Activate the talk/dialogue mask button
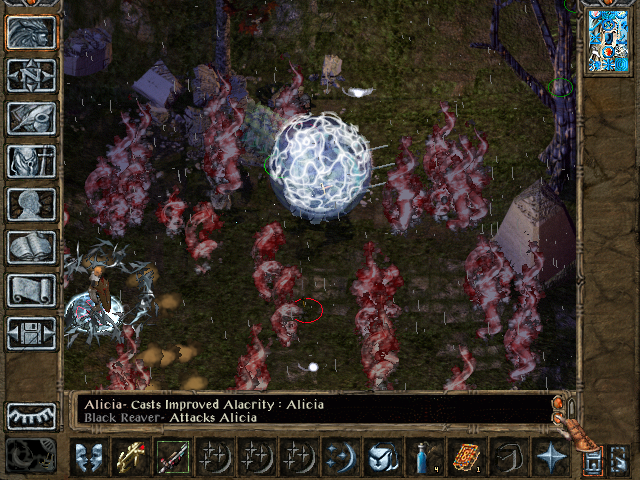This screenshot has width=640, height=480. click(89, 457)
